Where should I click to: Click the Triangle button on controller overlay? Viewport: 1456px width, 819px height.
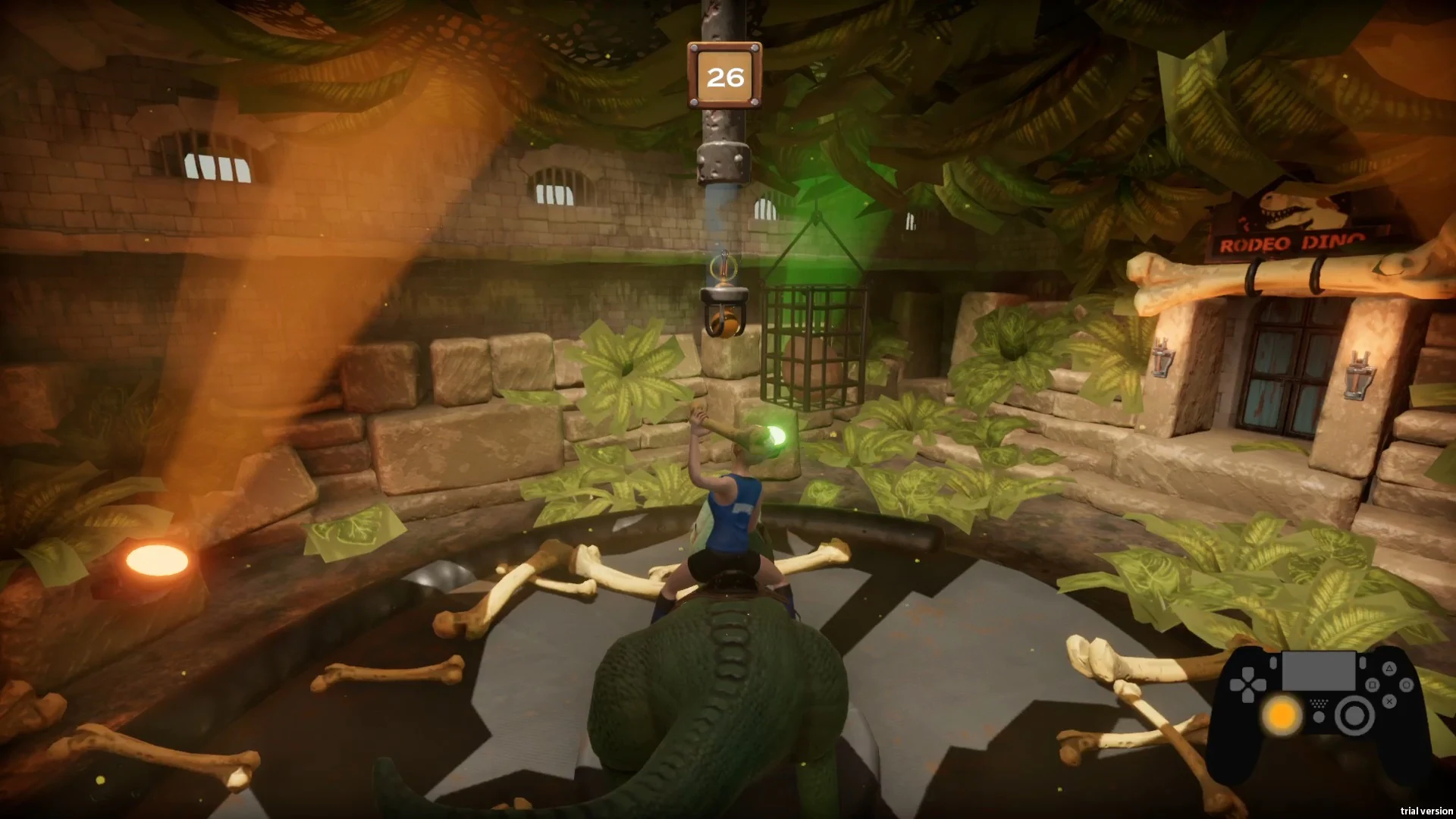coord(1389,669)
